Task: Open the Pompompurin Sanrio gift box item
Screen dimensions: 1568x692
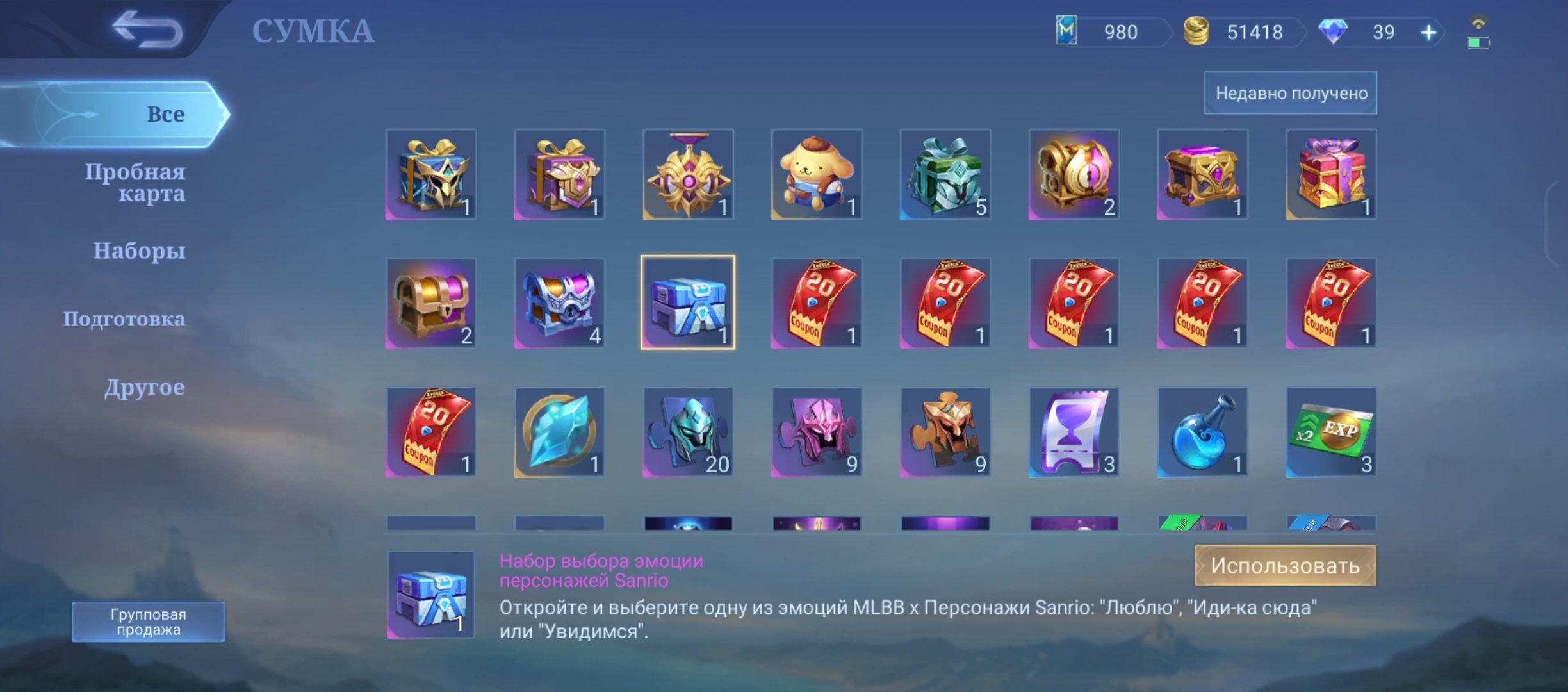Action: click(x=815, y=174)
